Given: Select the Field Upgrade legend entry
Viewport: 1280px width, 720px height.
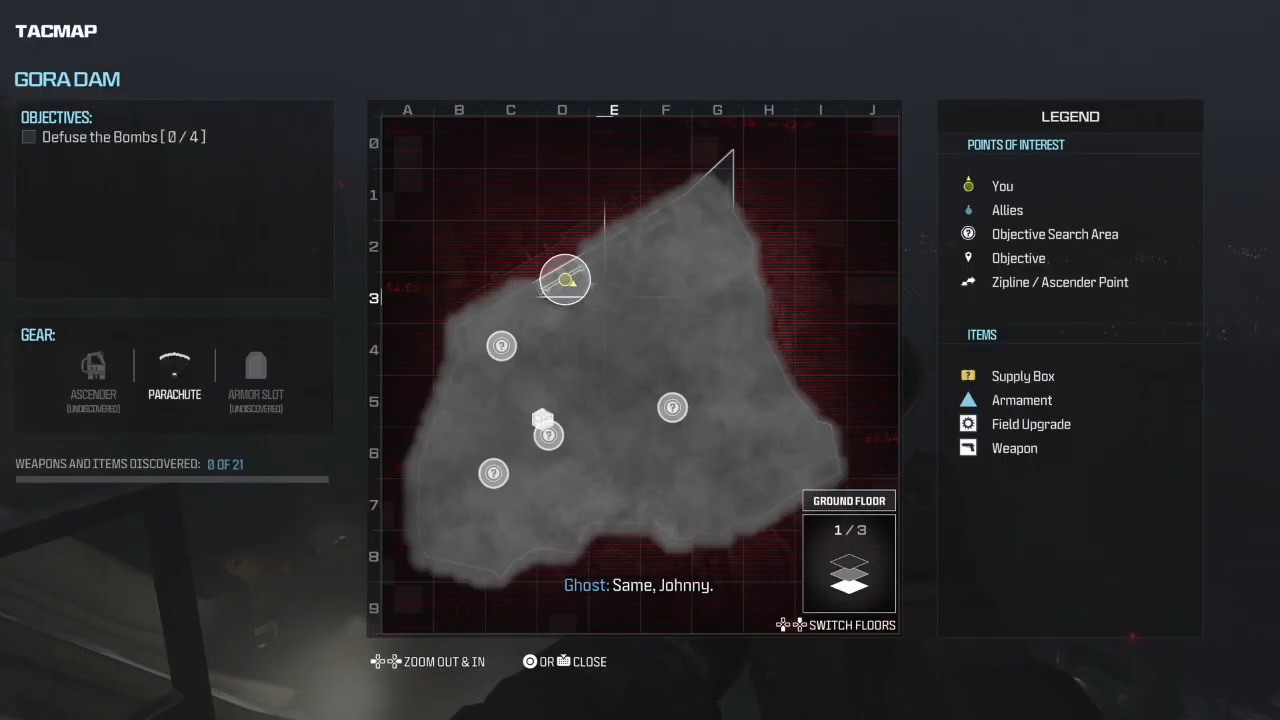Looking at the screenshot, I should [1030, 424].
